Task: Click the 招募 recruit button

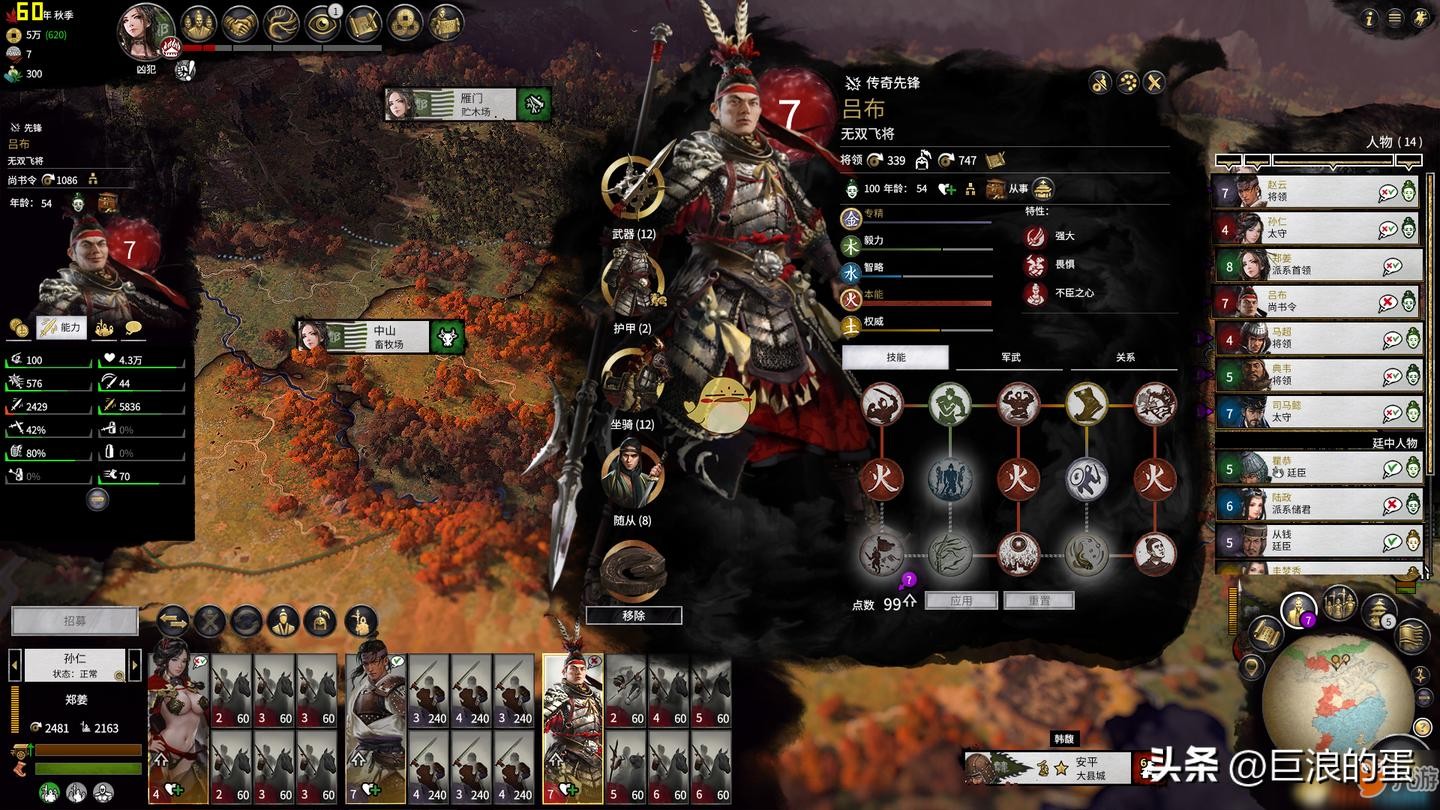Action: [x=75, y=621]
